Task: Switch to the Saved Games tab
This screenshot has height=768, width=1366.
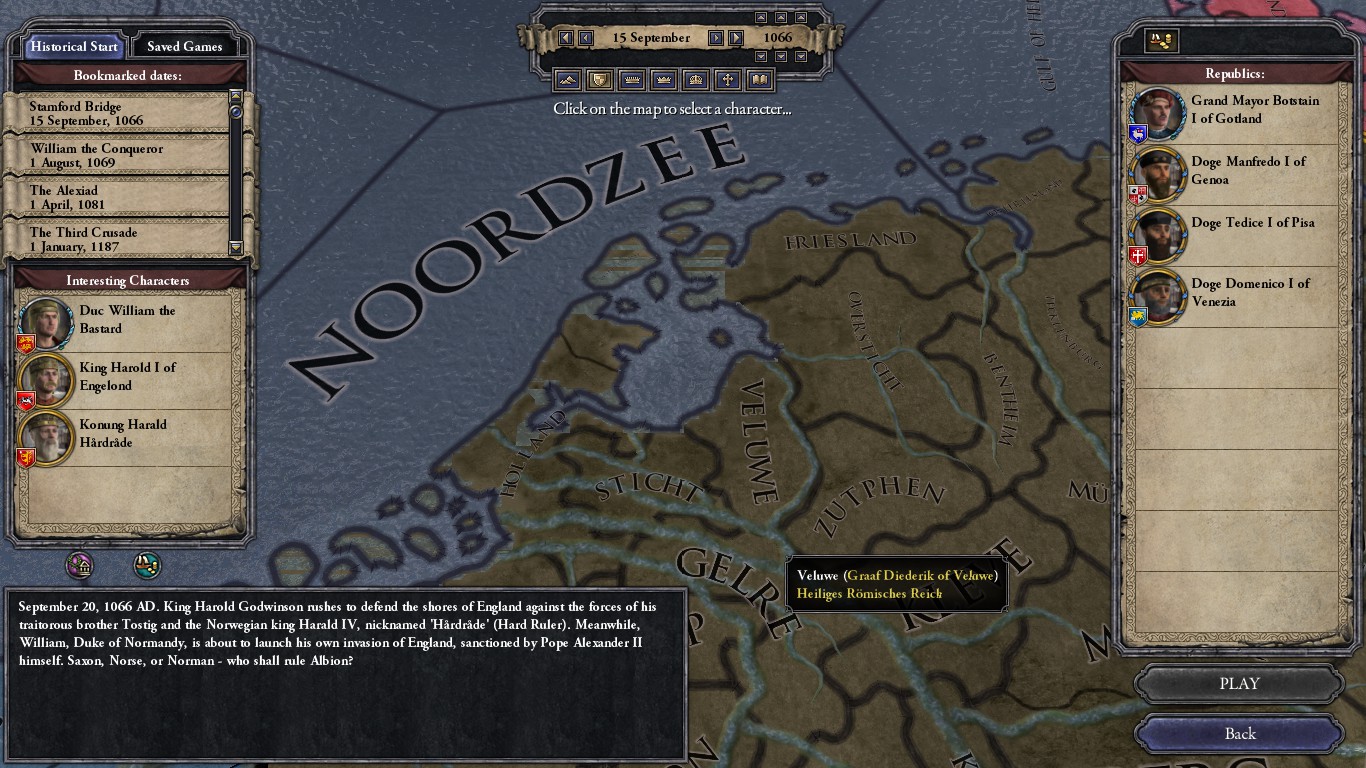Action: click(x=186, y=46)
